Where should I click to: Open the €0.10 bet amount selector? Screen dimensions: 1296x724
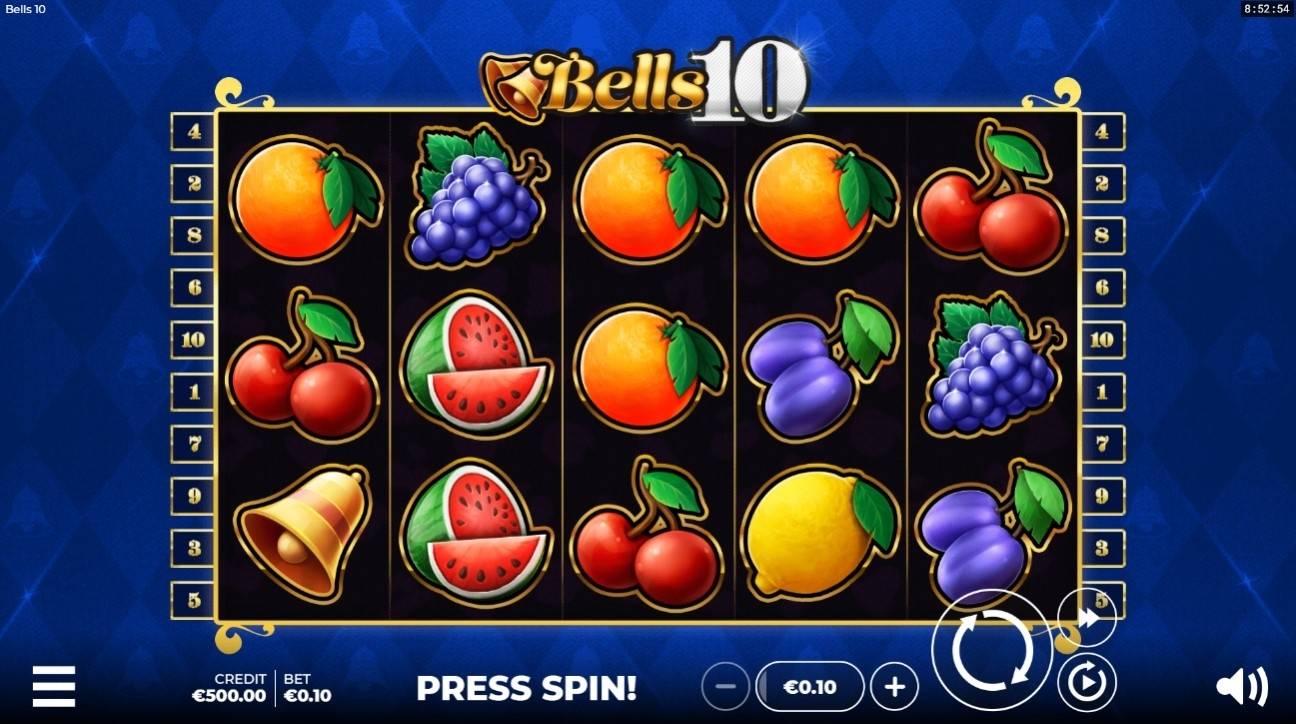[x=809, y=687]
